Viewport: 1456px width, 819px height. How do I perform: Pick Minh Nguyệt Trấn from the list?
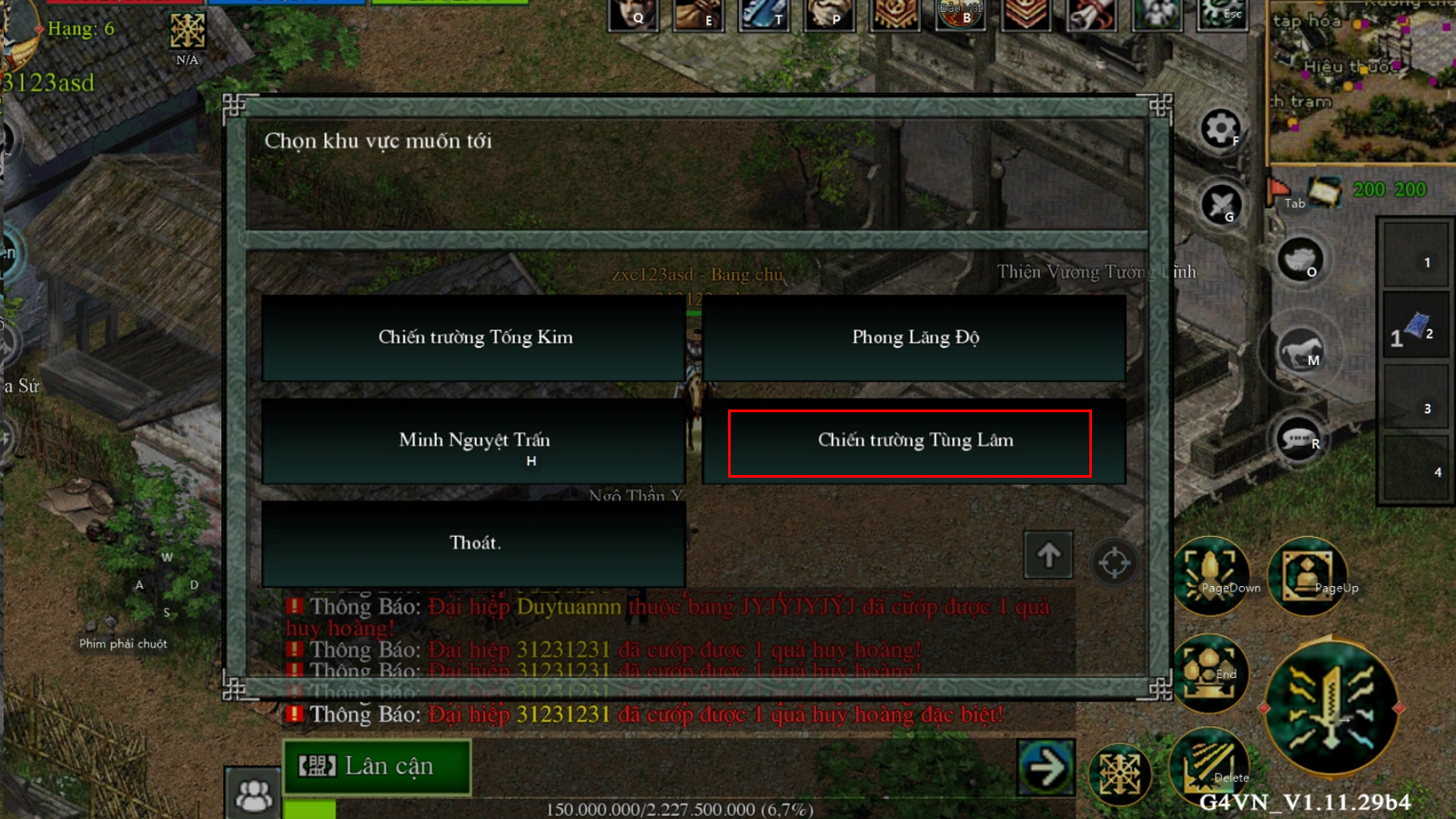(x=474, y=441)
